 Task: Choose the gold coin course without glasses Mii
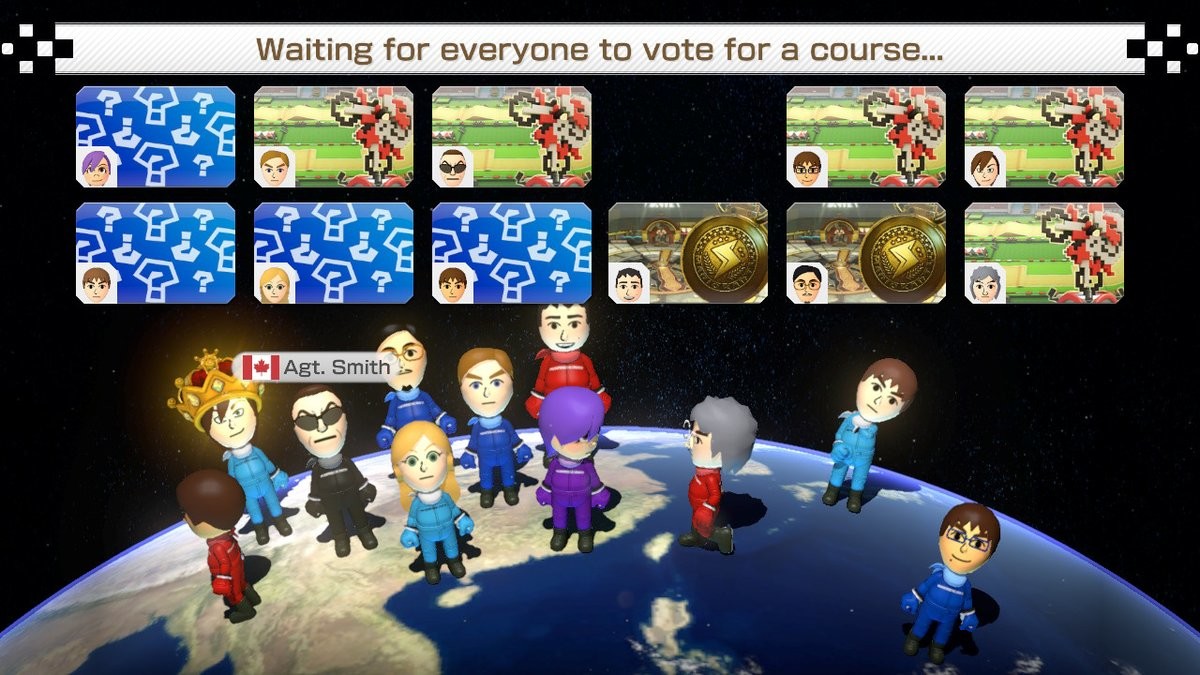point(688,253)
